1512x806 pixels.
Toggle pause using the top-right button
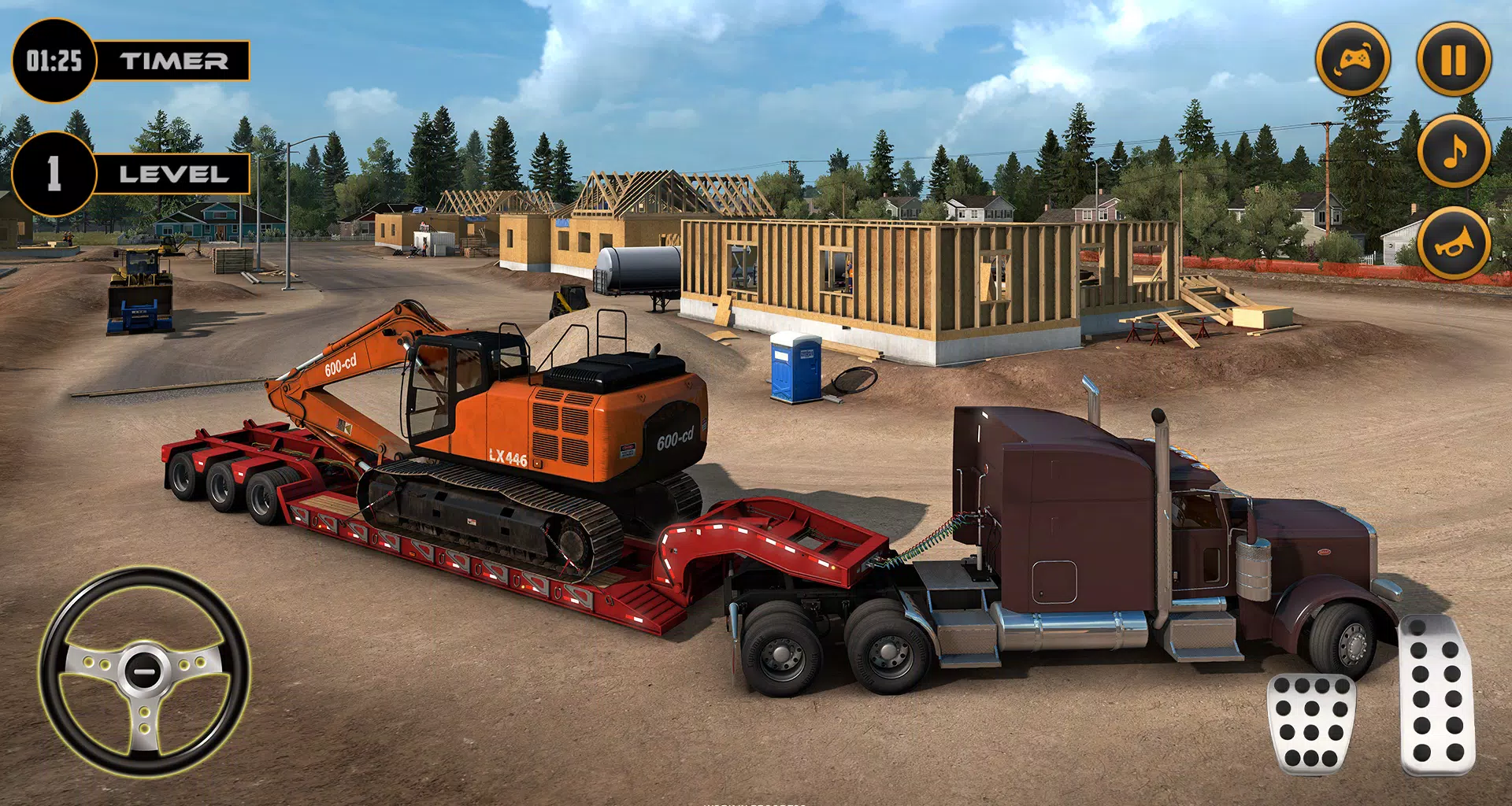(x=1453, y=58)
